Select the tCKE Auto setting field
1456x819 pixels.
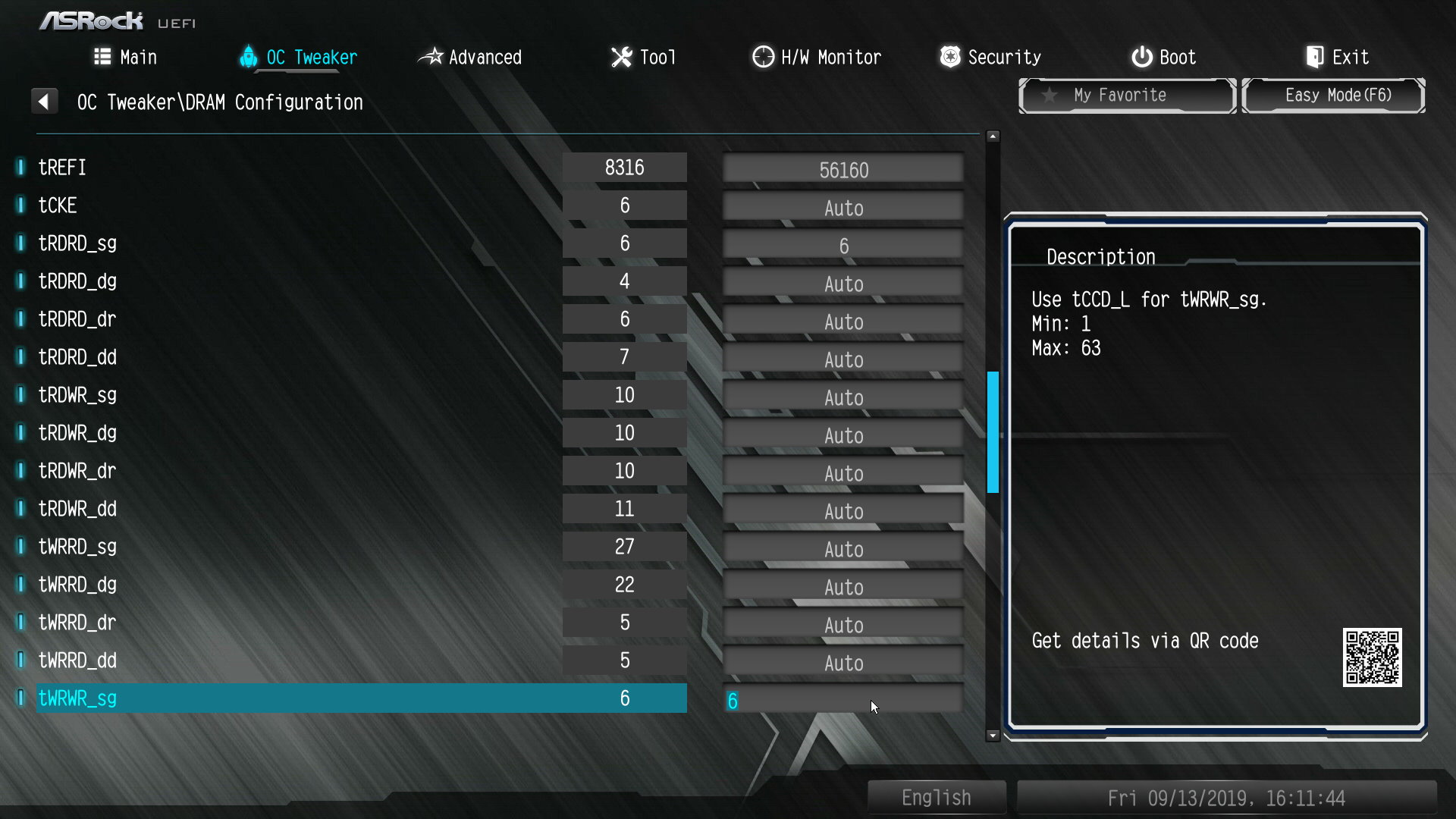click(843, 208)
